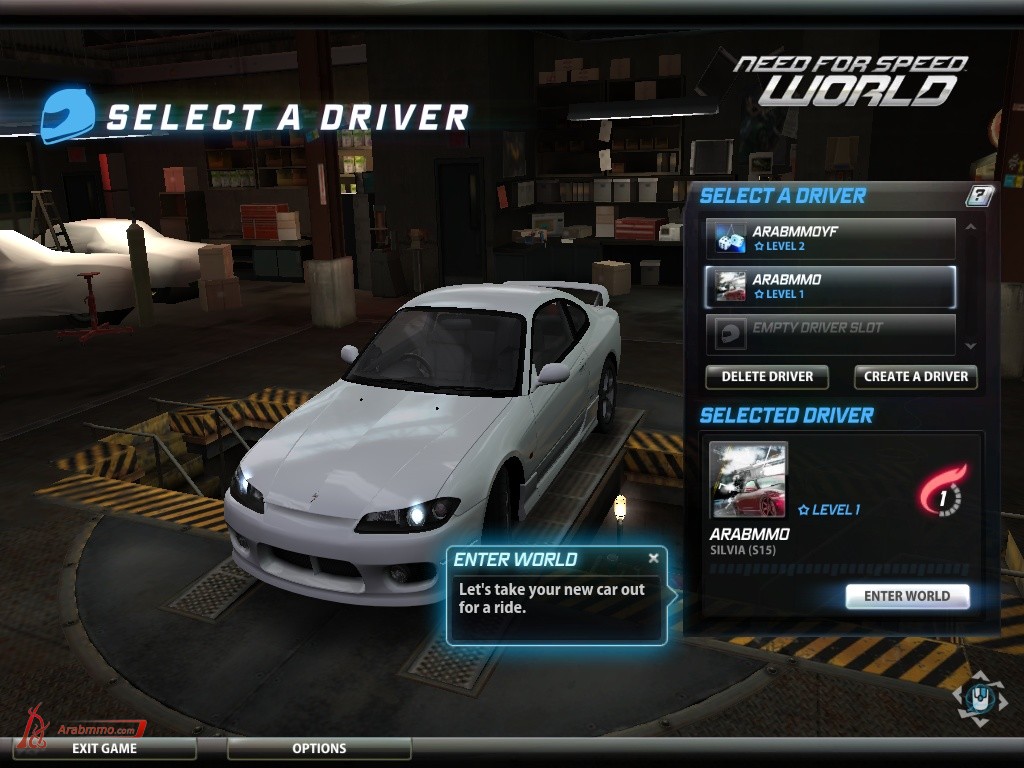The width and height of the screenshot is (1024, 768).
Task: Click the Delete Driver button
Action: point(767,377)
